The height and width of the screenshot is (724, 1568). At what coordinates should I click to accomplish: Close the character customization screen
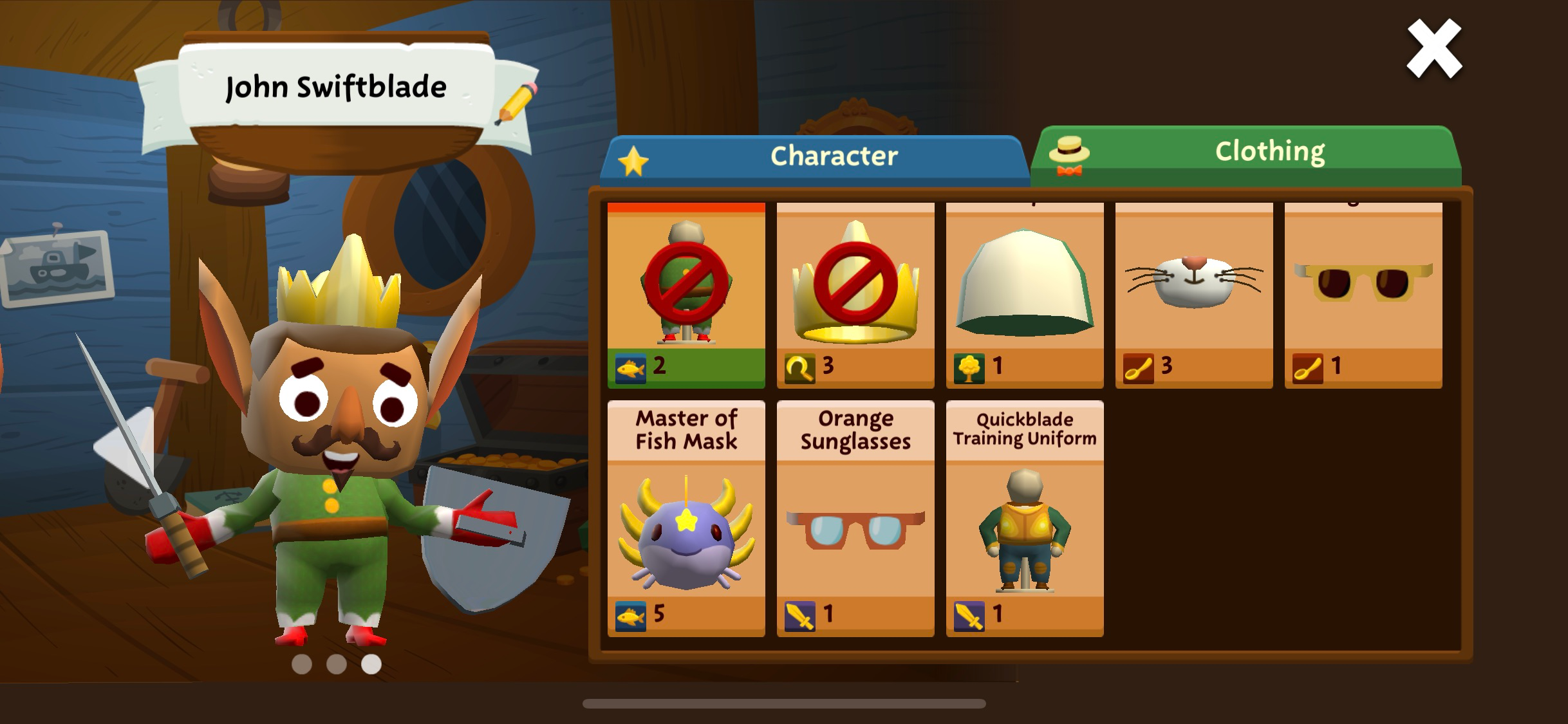click(x=1433, y=49)
